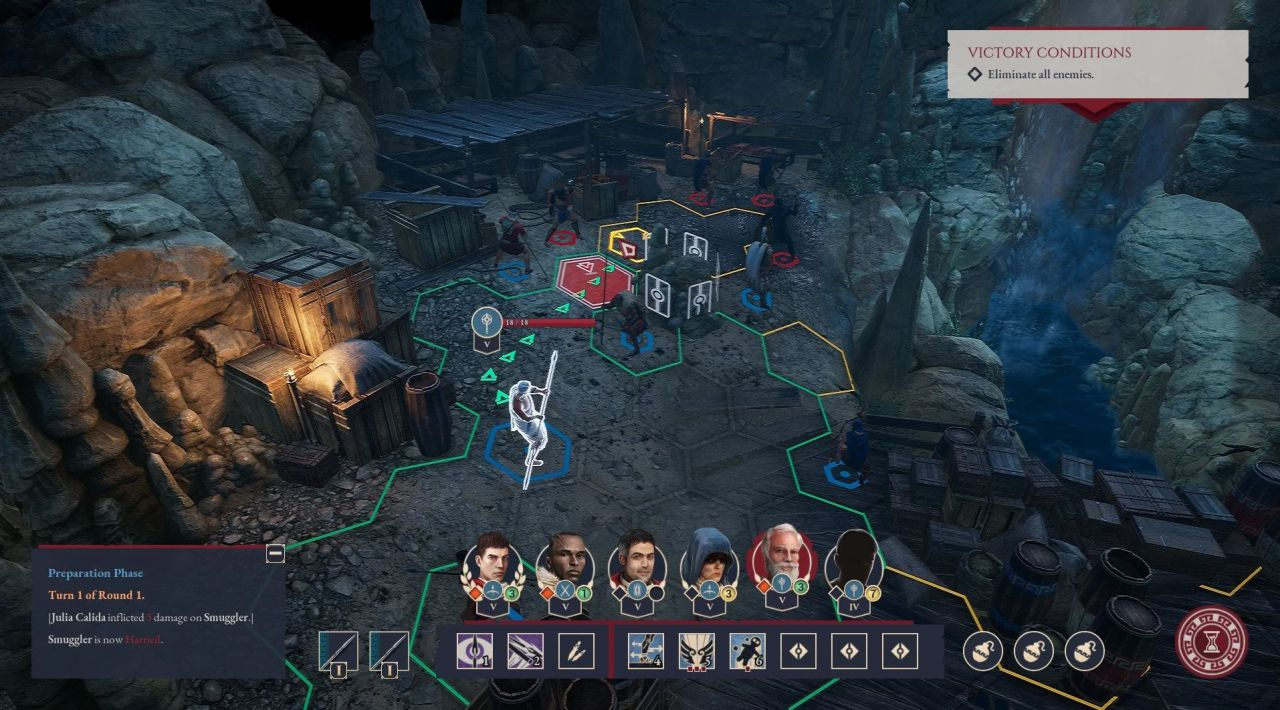Minimize the combat log panel
The height and width of the screenshot is (710, 1280).
[x=275, y=553]
